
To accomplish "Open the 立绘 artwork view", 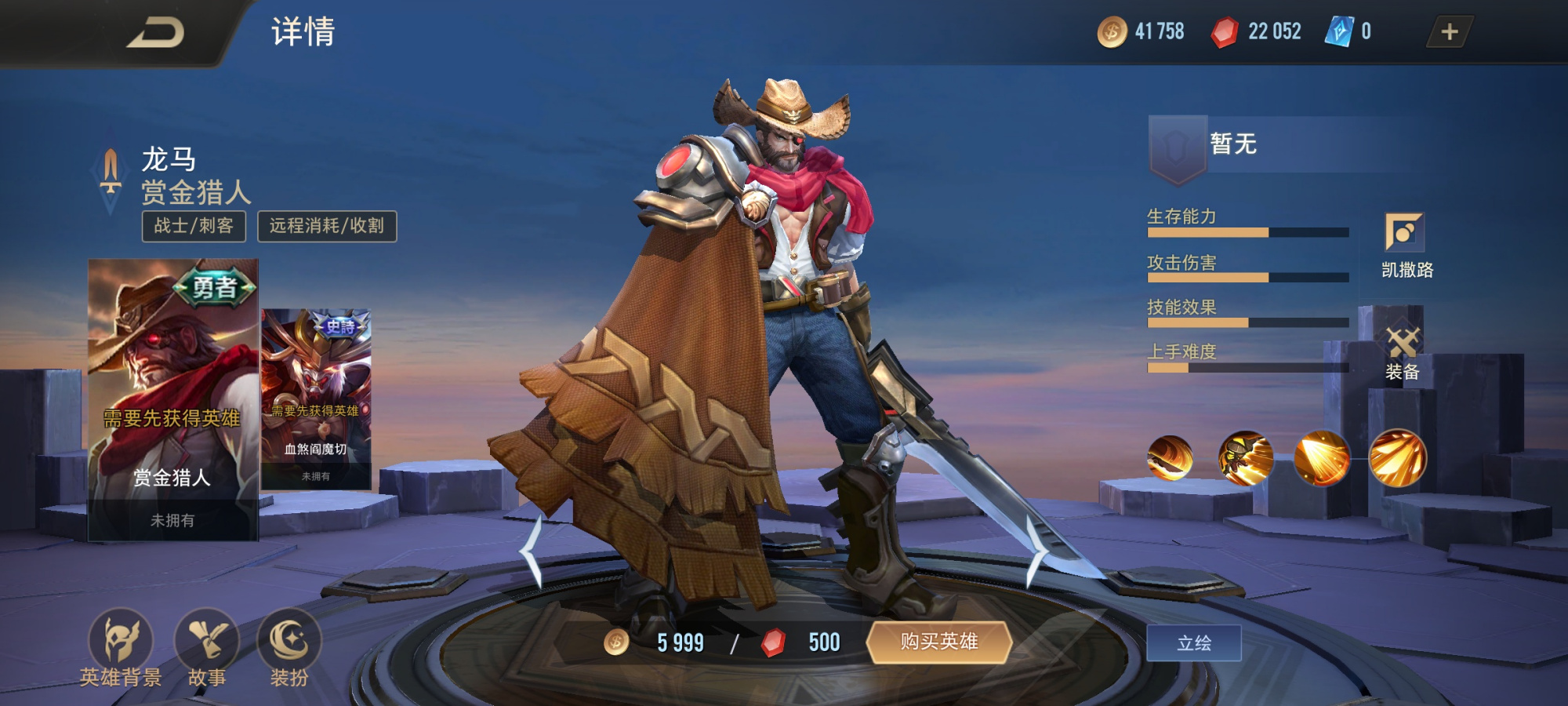I will point(1193,643).
